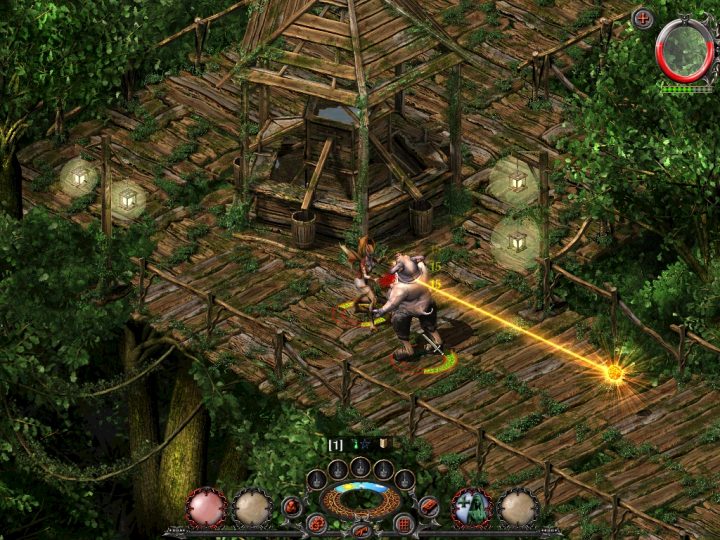
Task: Click the red book icon button
Action: click(x=429, y=506)
